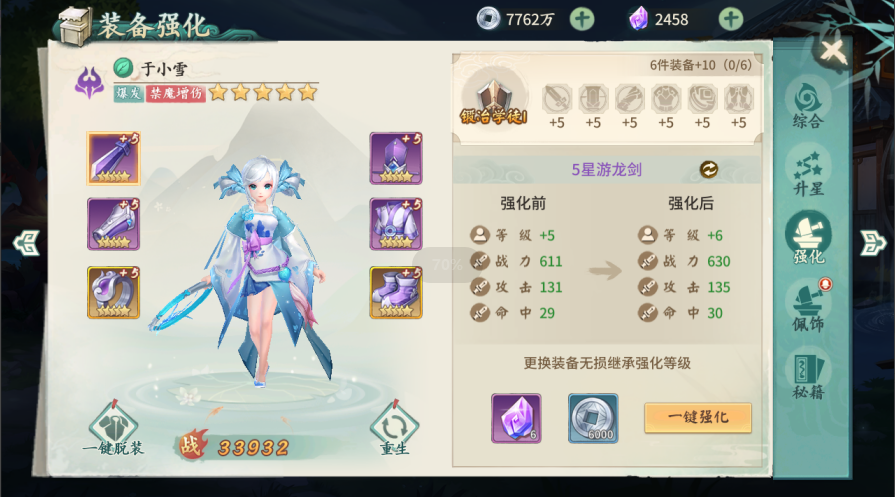Close the equipment enhancement panel
Image resolution: width=895 pixels, height=497 pixels.
click(832, 50)
